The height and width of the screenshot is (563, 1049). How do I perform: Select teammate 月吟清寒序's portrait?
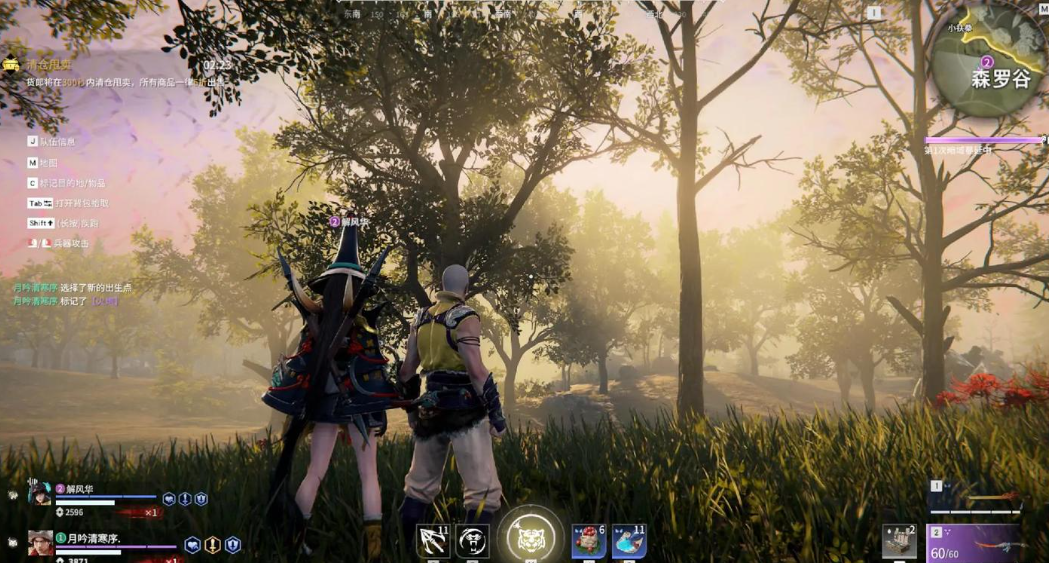[x=40, y=543]
